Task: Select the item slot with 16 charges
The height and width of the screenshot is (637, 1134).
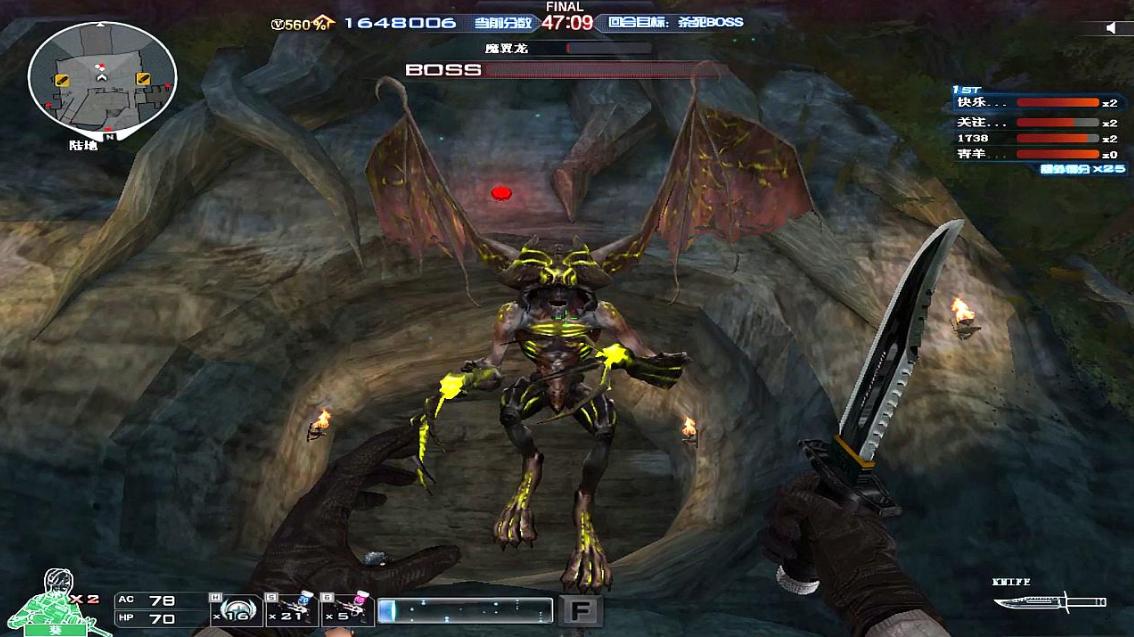Action: pyautogui.click(x=235, y=609)
